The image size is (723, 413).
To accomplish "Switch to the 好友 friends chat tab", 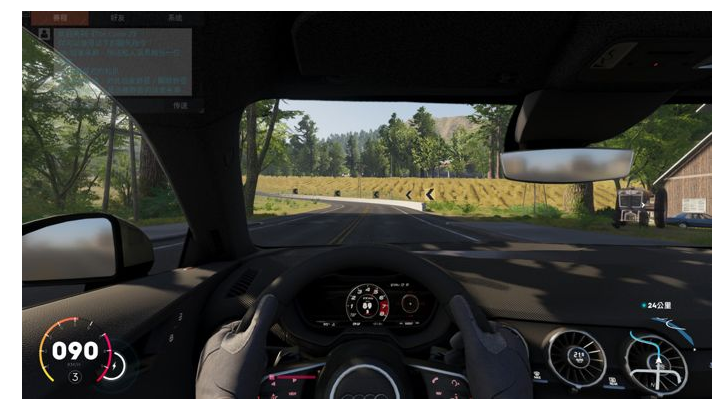I will [x=117, y=18].
